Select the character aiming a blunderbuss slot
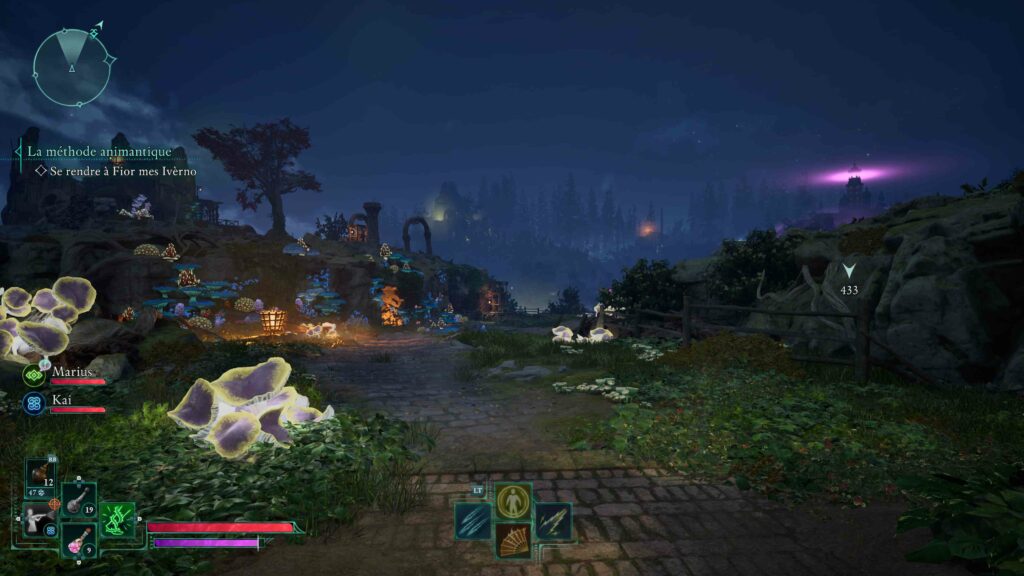This screenshot has height=576, width=1024. click(40, 519)
